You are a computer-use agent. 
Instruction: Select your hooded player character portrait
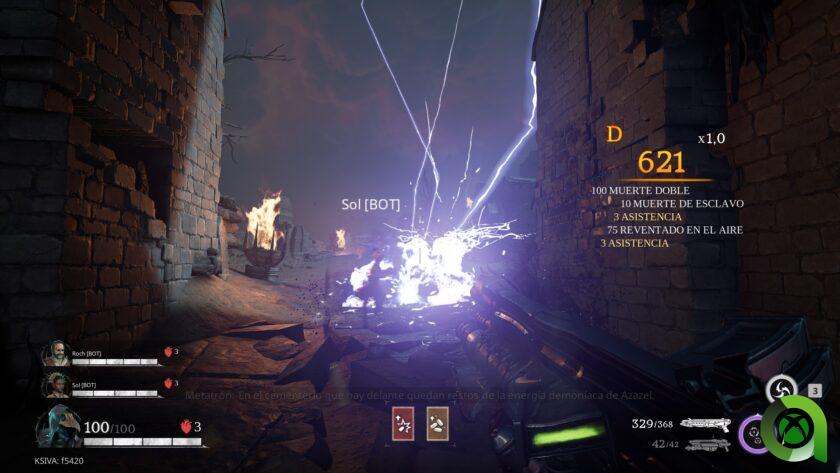point(58,427)
